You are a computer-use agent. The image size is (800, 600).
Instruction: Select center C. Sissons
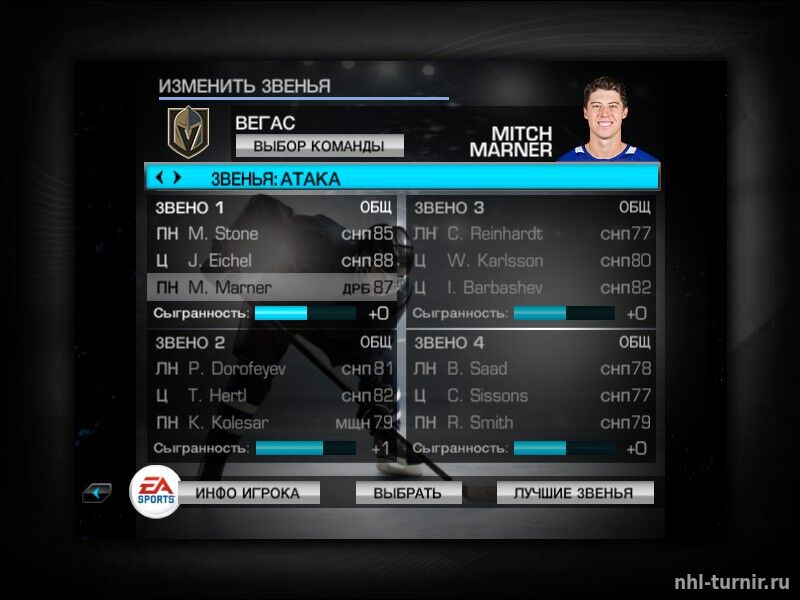[531, 396]
